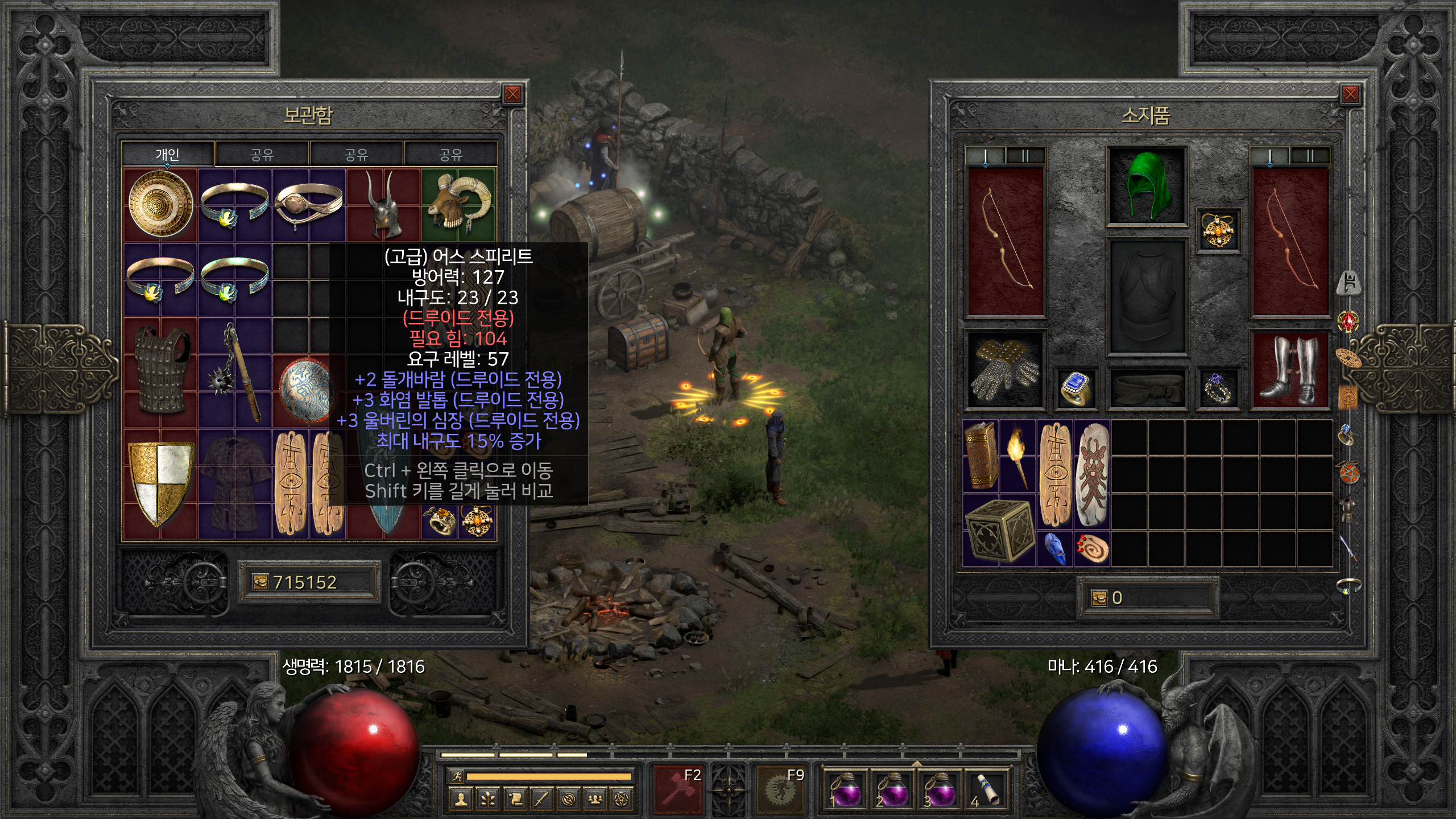The width and height of the screenshot is (1456, 819).
Task: Toggle the run/walk button
Action: tap(456, 776)
